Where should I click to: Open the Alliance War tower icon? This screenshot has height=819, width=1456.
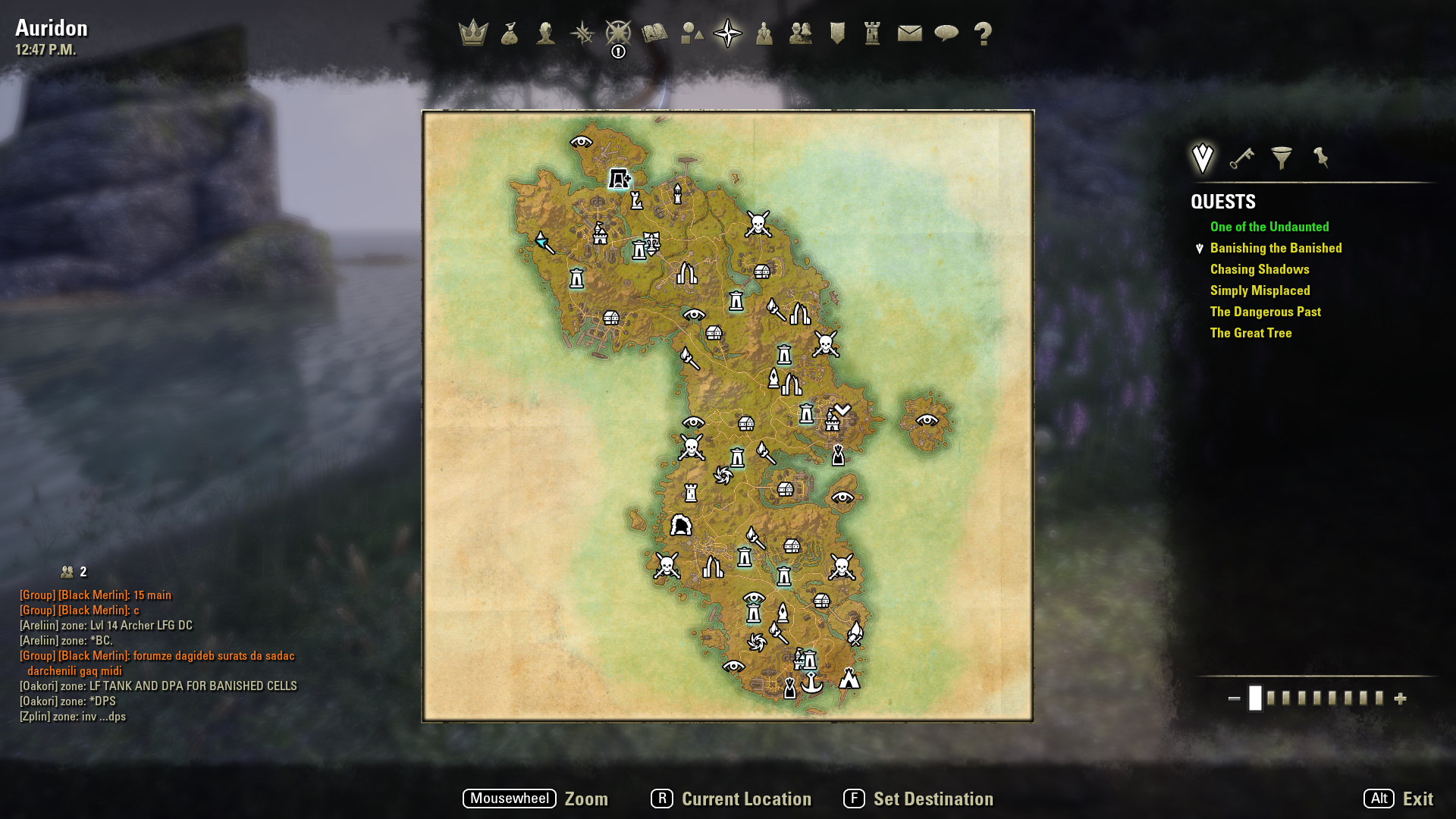click(x=873, y=33)
